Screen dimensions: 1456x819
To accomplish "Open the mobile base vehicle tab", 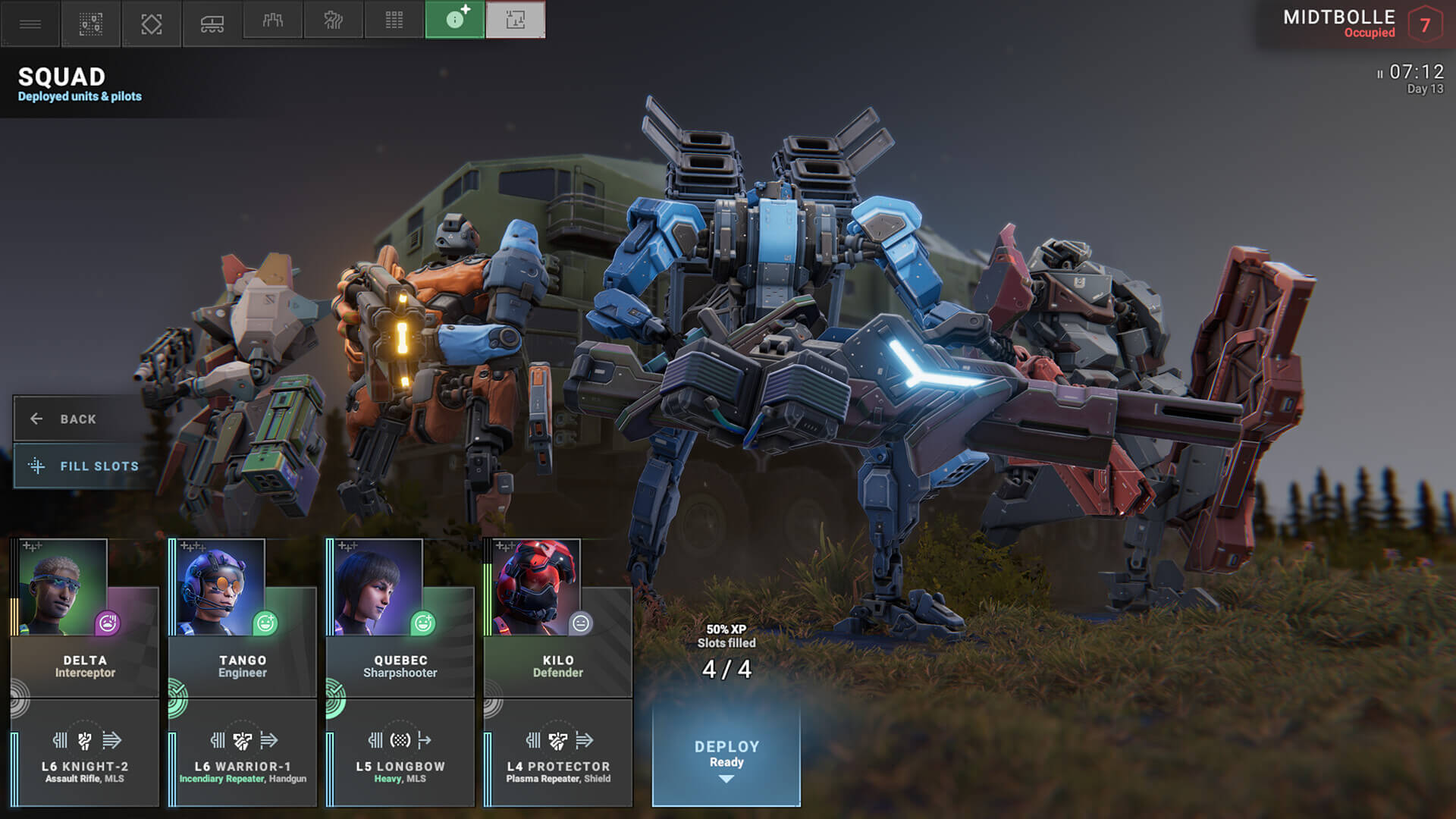I will 212,24.
